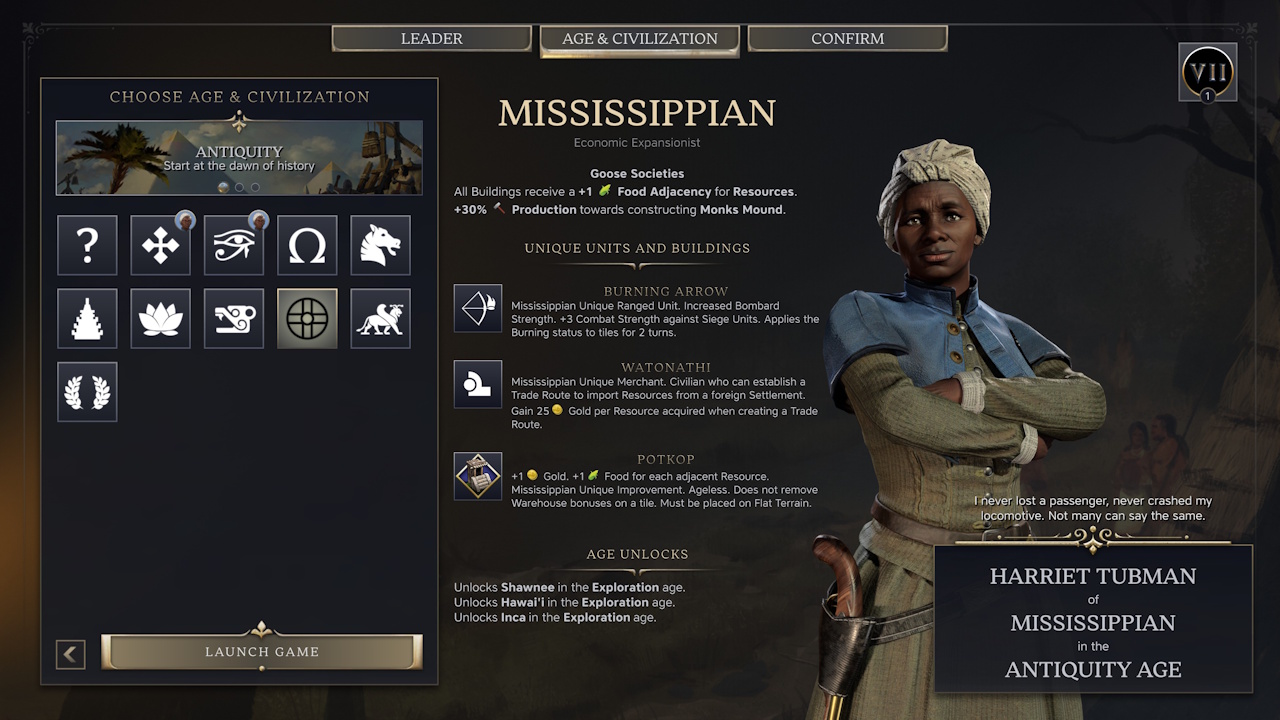This screenshot has width=1280, height=720.
Task: Select the first Antiquity age dot
Action: pos(220,187)
